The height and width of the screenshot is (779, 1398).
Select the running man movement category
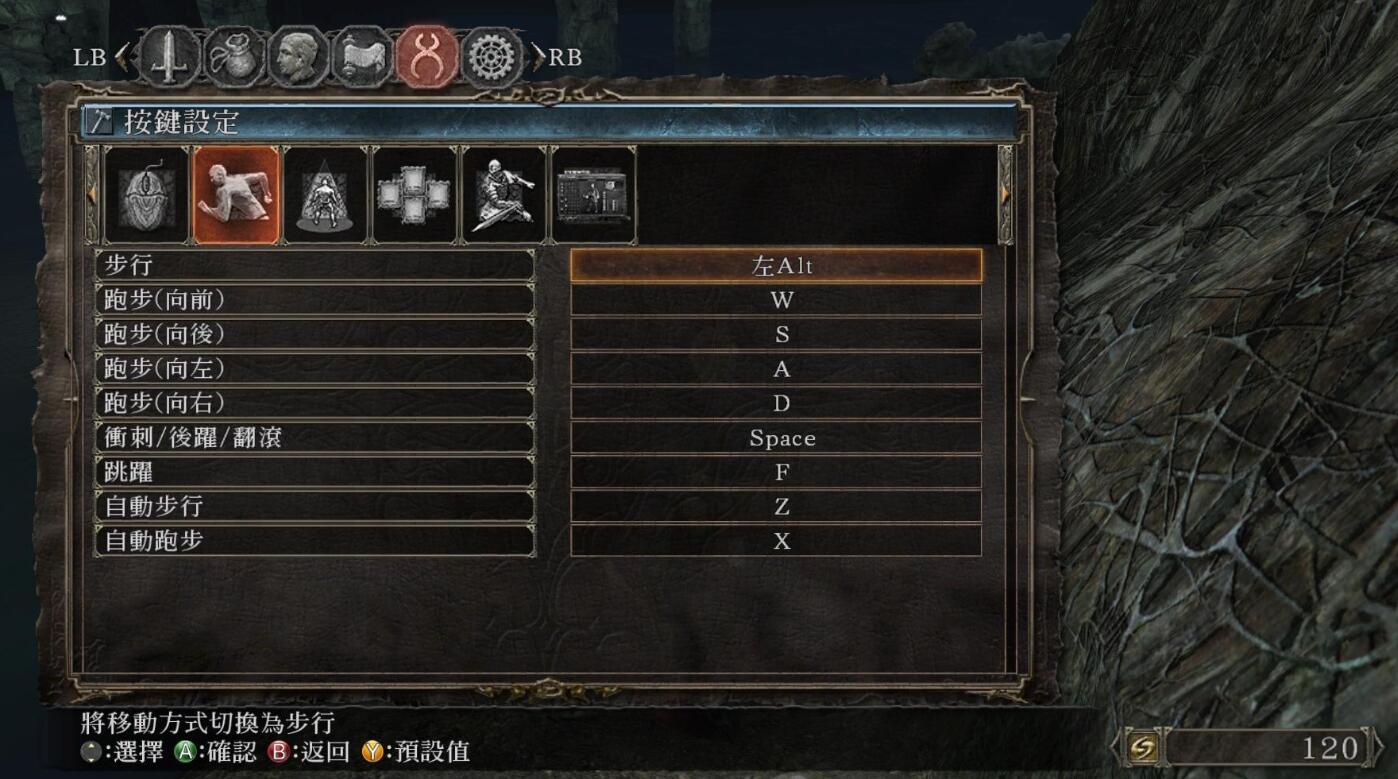(x=236, y=196)
